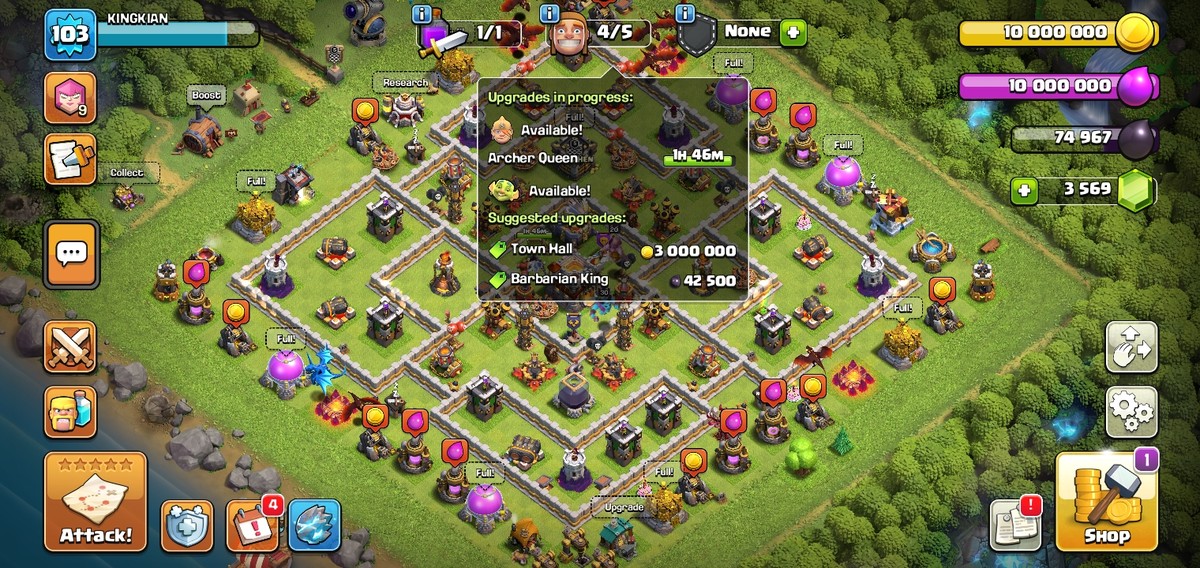Open the chat speech-bubble panel

(70, 253)
